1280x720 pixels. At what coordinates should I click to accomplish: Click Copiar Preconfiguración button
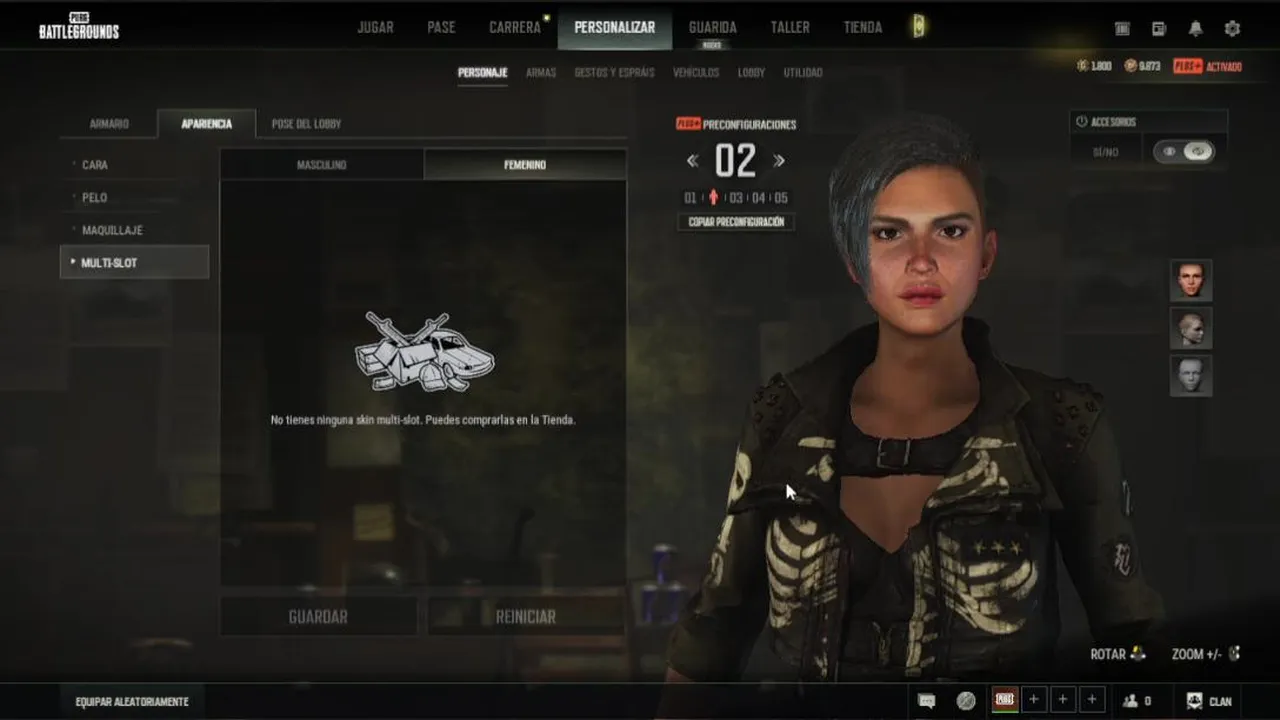pos(736,222)
